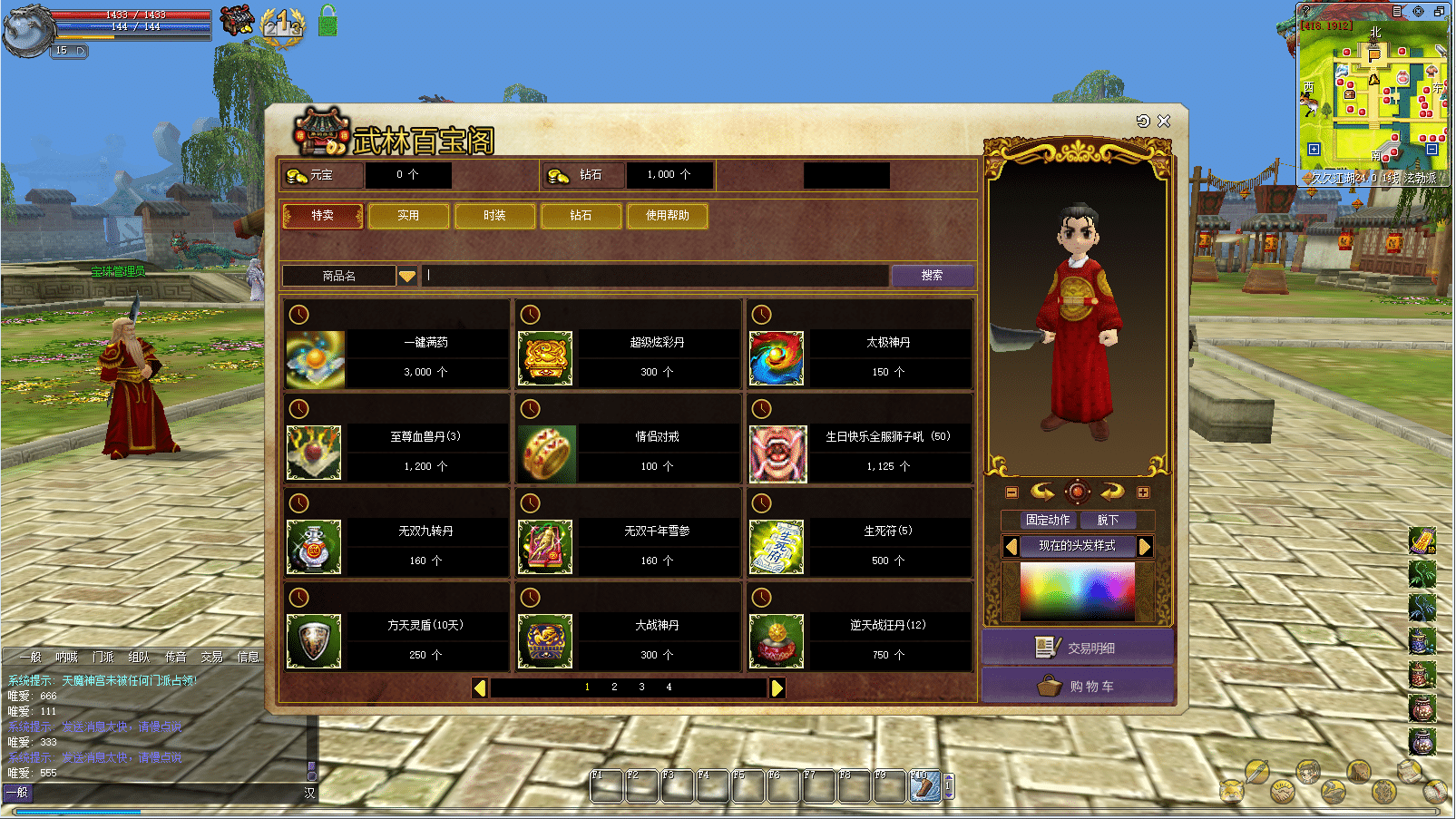Click the 脱下 take-off button
1456x819 pixels.
point(1108,521)
